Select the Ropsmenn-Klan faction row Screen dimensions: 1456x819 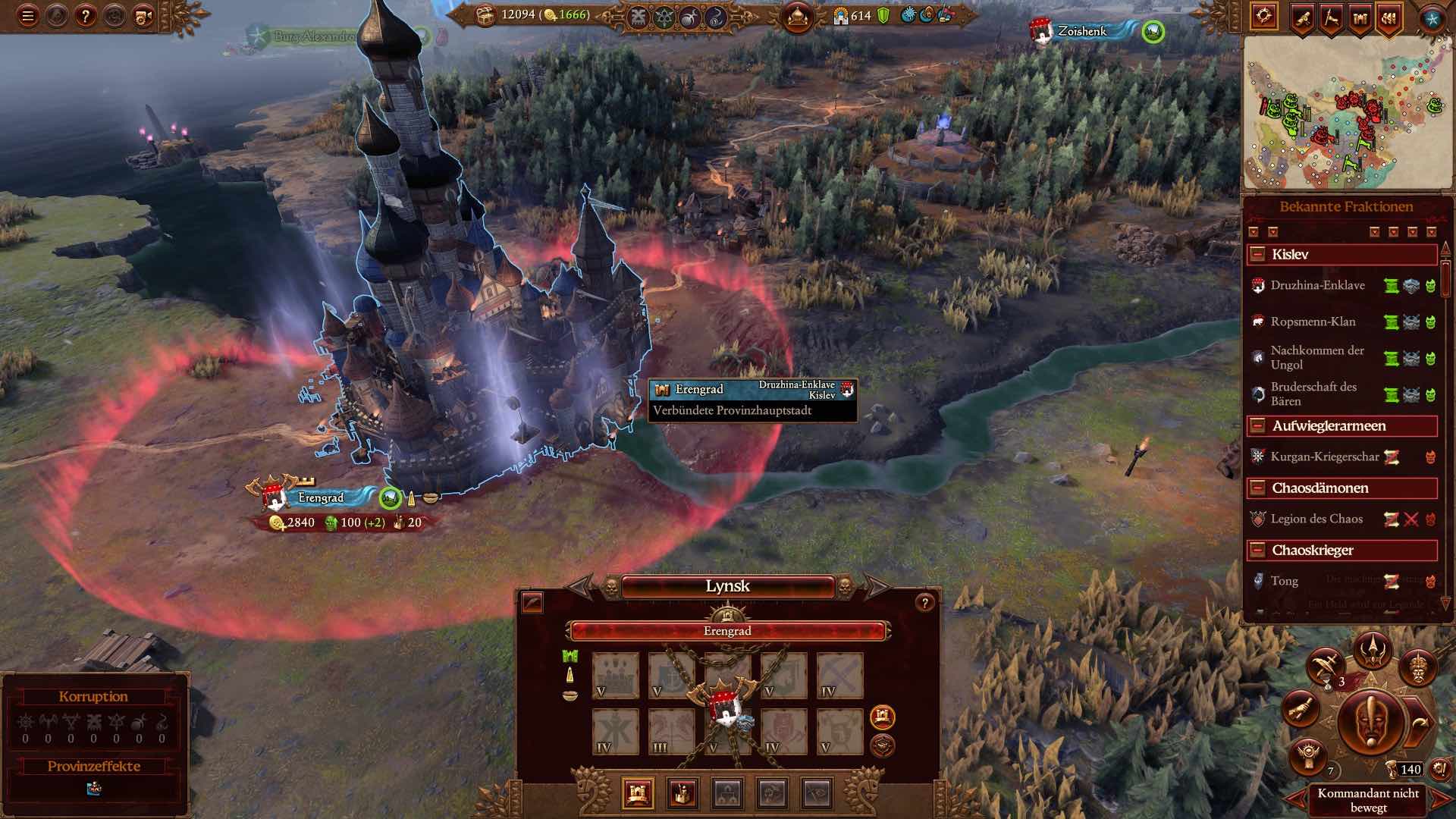pos(1313,322)
